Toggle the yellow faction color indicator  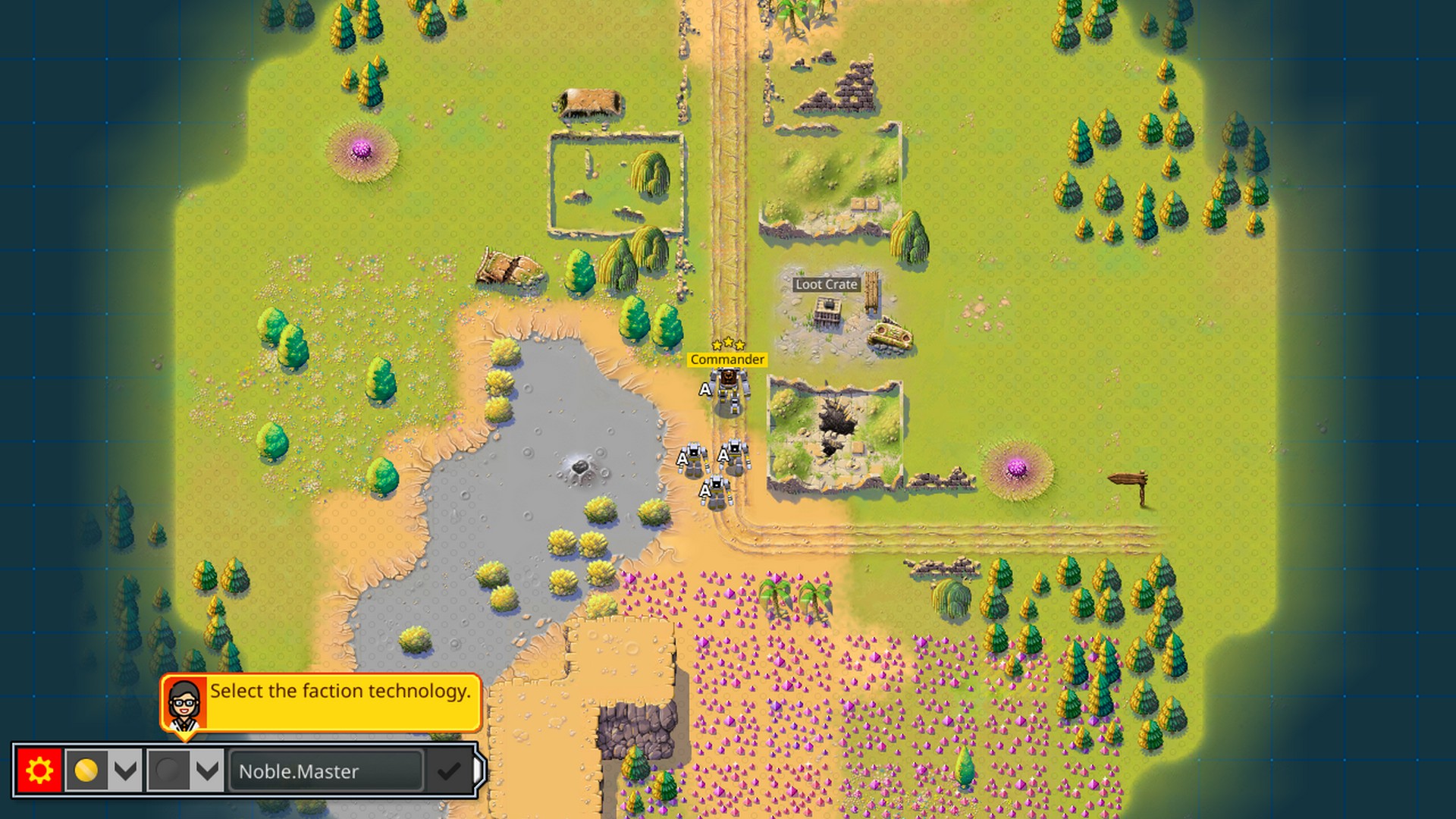click(x=86, y=771)
